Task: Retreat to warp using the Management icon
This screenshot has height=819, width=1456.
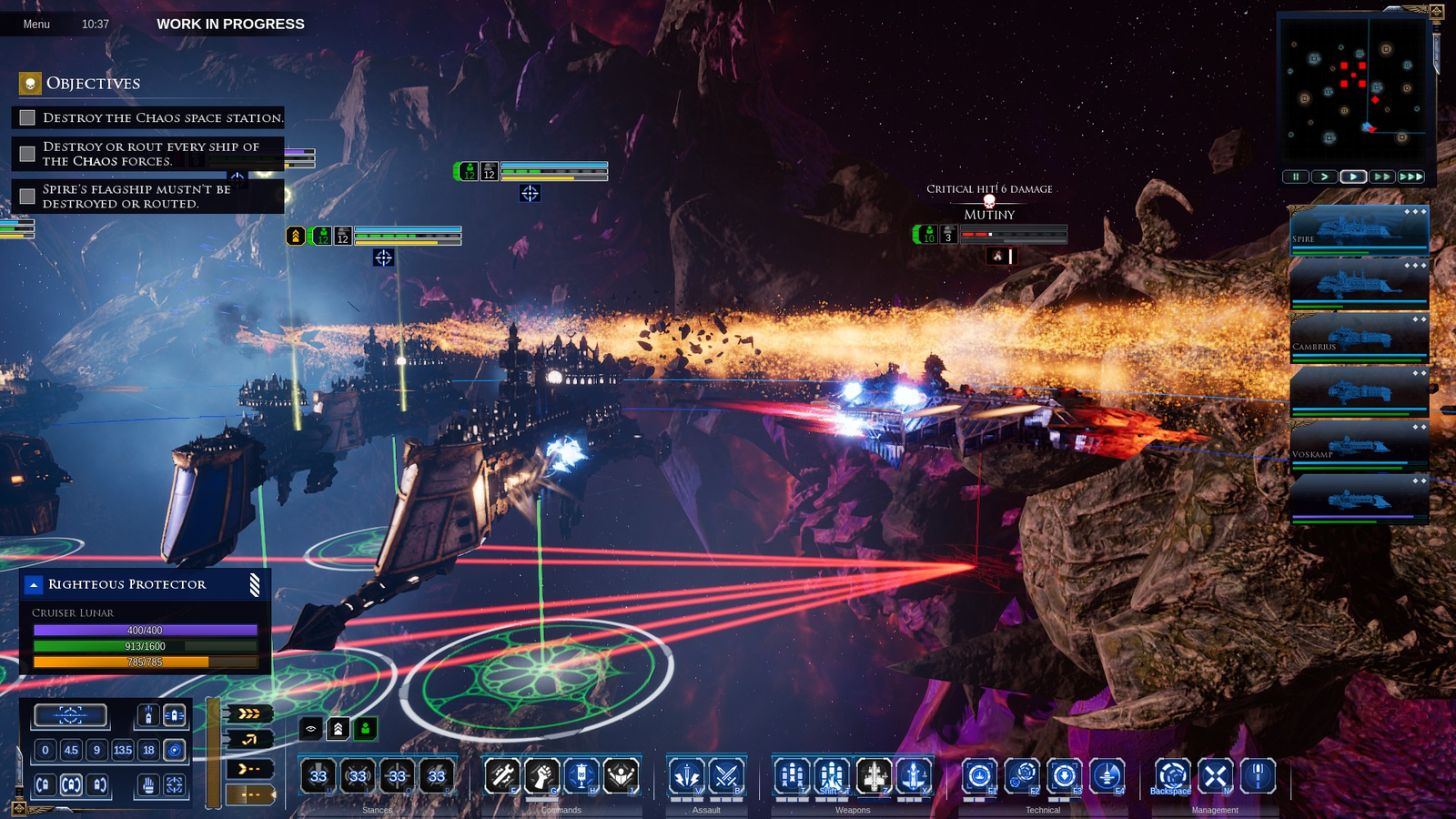Action: pyautogui.click(x=1172, y=776)
